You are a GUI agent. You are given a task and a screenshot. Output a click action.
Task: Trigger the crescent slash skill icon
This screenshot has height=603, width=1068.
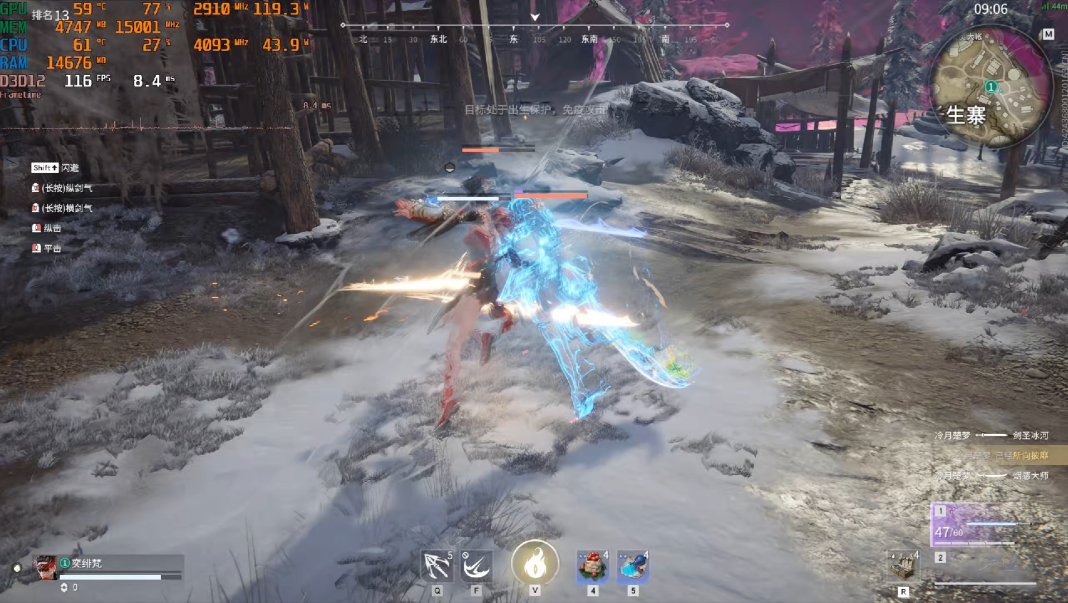click(x=476, y=566)
